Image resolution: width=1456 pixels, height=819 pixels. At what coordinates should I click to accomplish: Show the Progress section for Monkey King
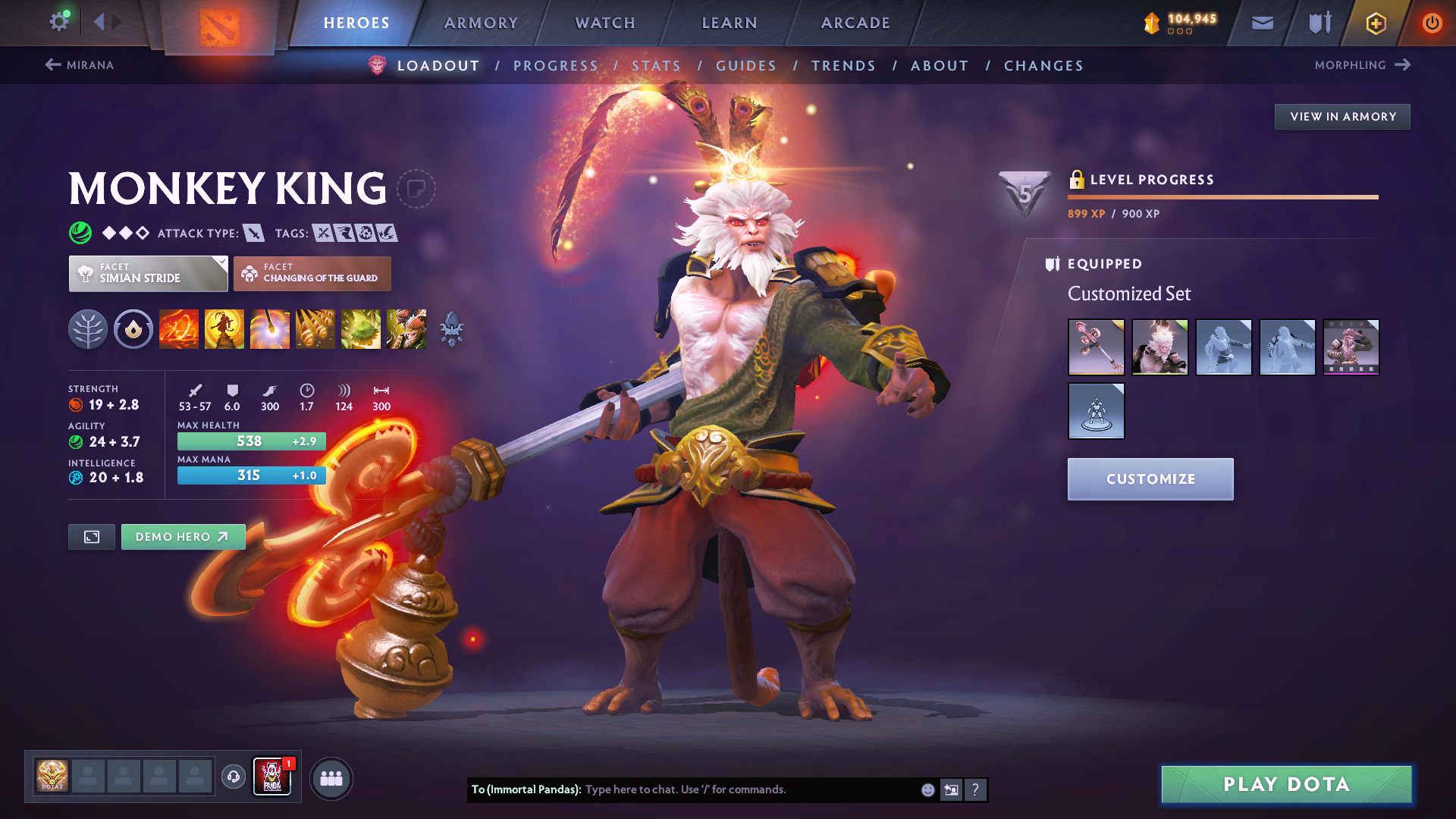click(556, 66)
